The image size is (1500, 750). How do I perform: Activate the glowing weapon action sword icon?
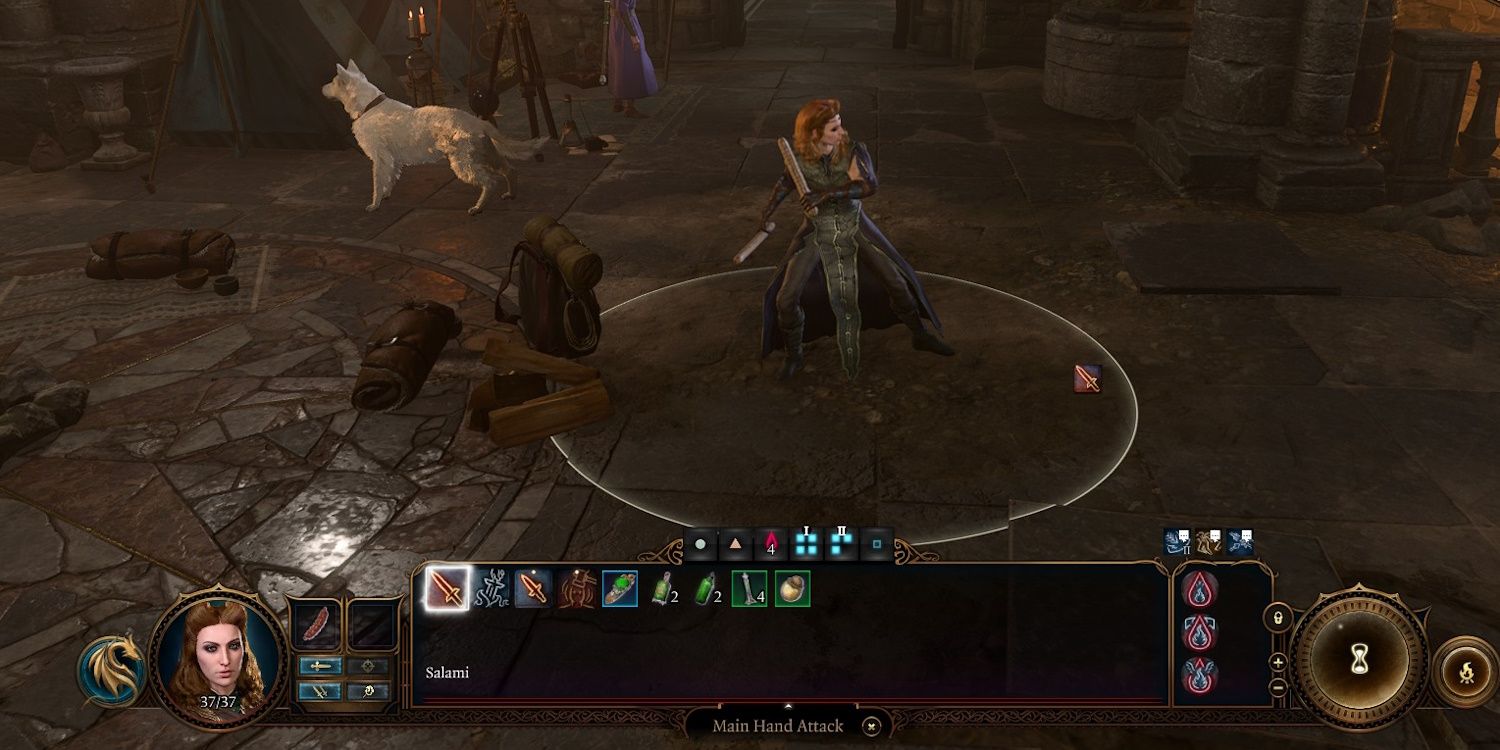[534, 589]
